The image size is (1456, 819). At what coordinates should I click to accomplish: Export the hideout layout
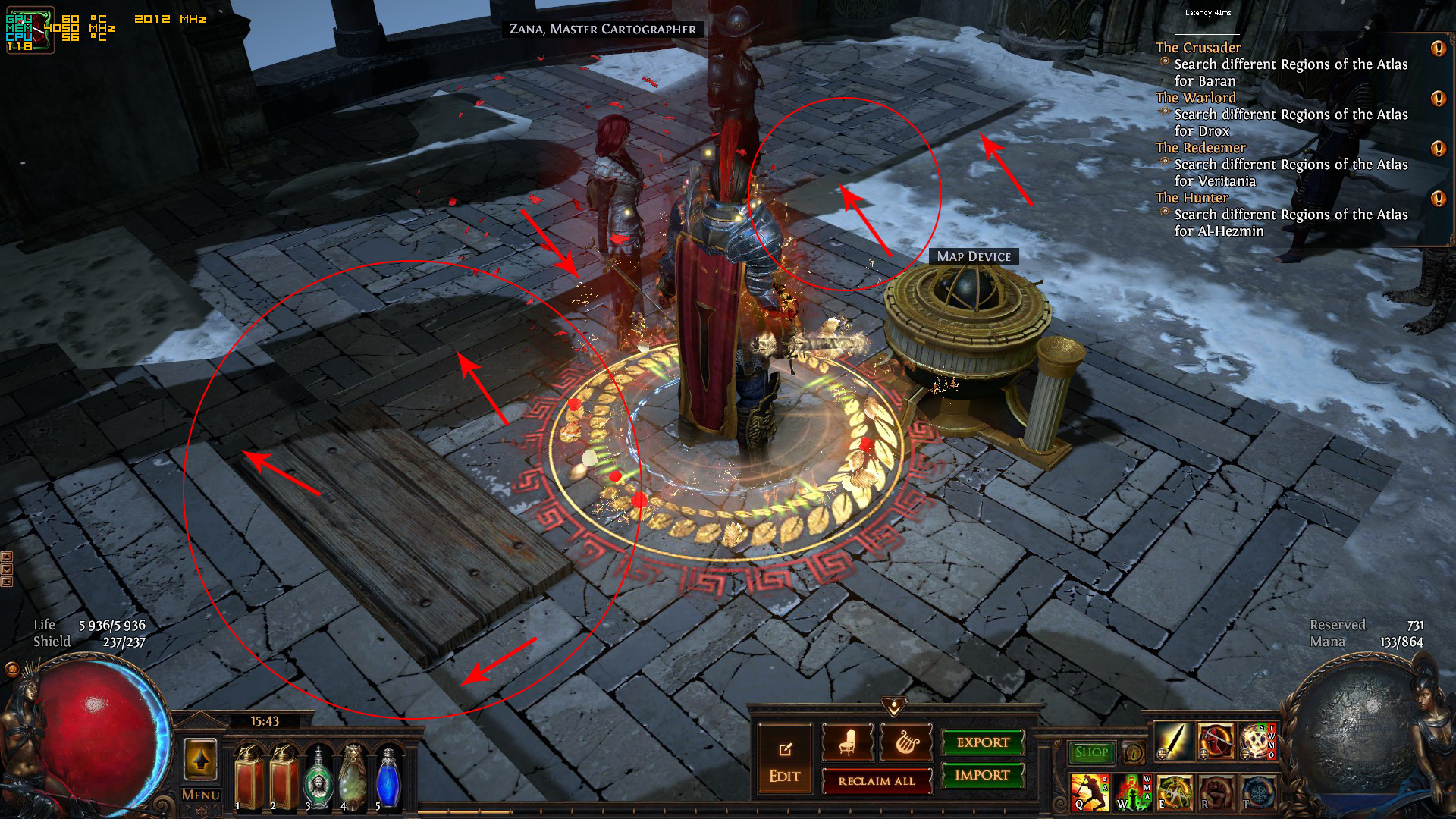[x=983, y=742]
